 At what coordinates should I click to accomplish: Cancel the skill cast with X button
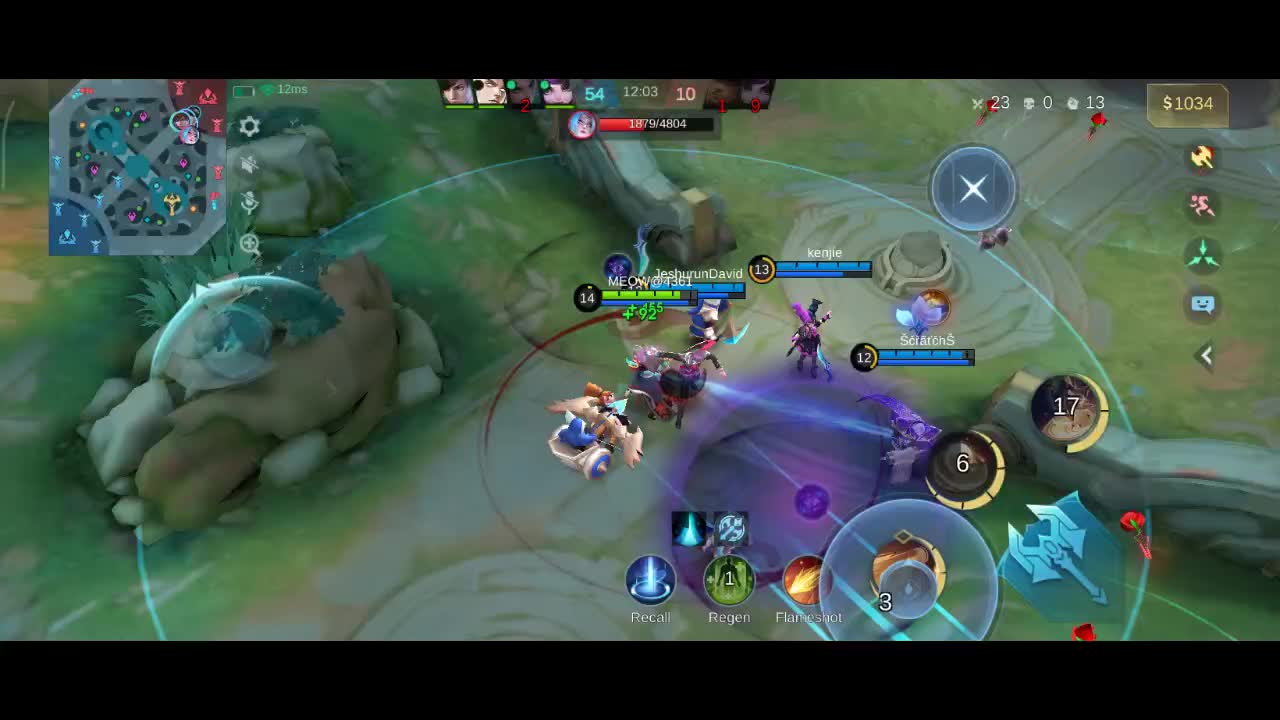pyautogui.click(x=973, y=189)
